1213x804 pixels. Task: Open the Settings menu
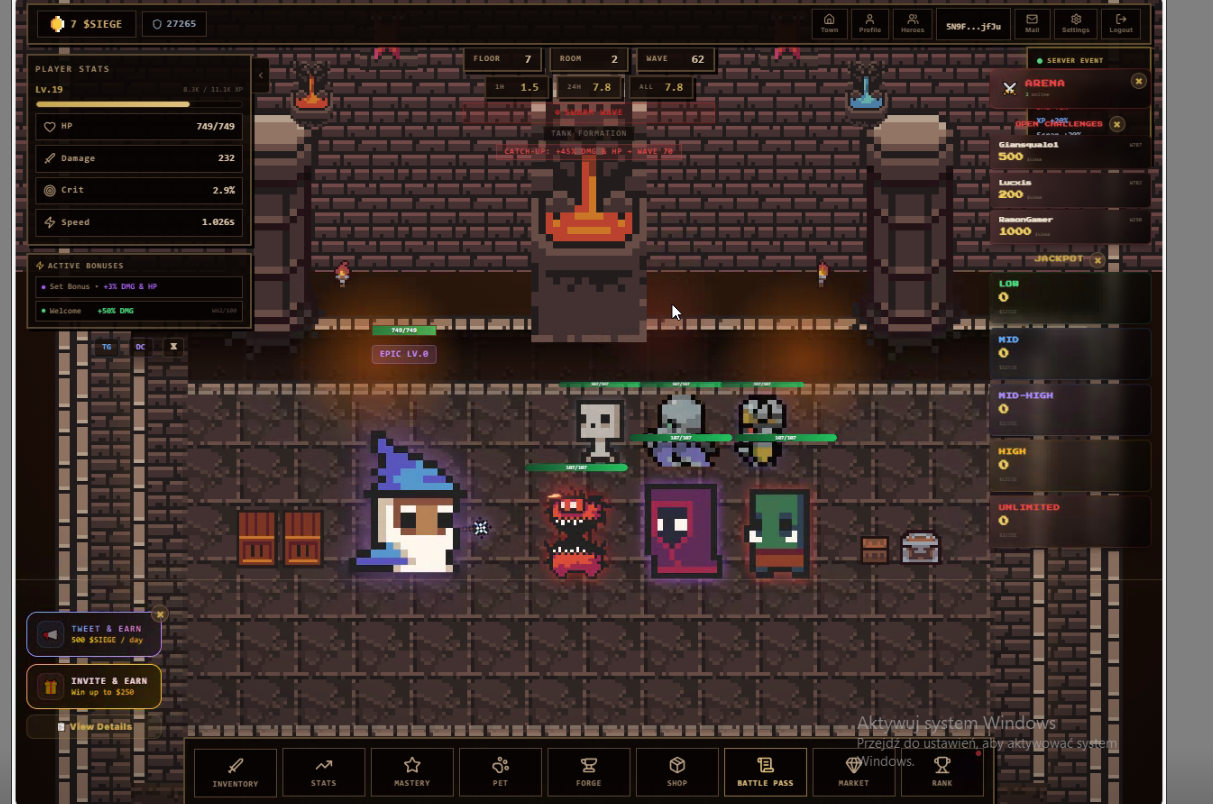pyautogui.click(x=1075, y=23)
